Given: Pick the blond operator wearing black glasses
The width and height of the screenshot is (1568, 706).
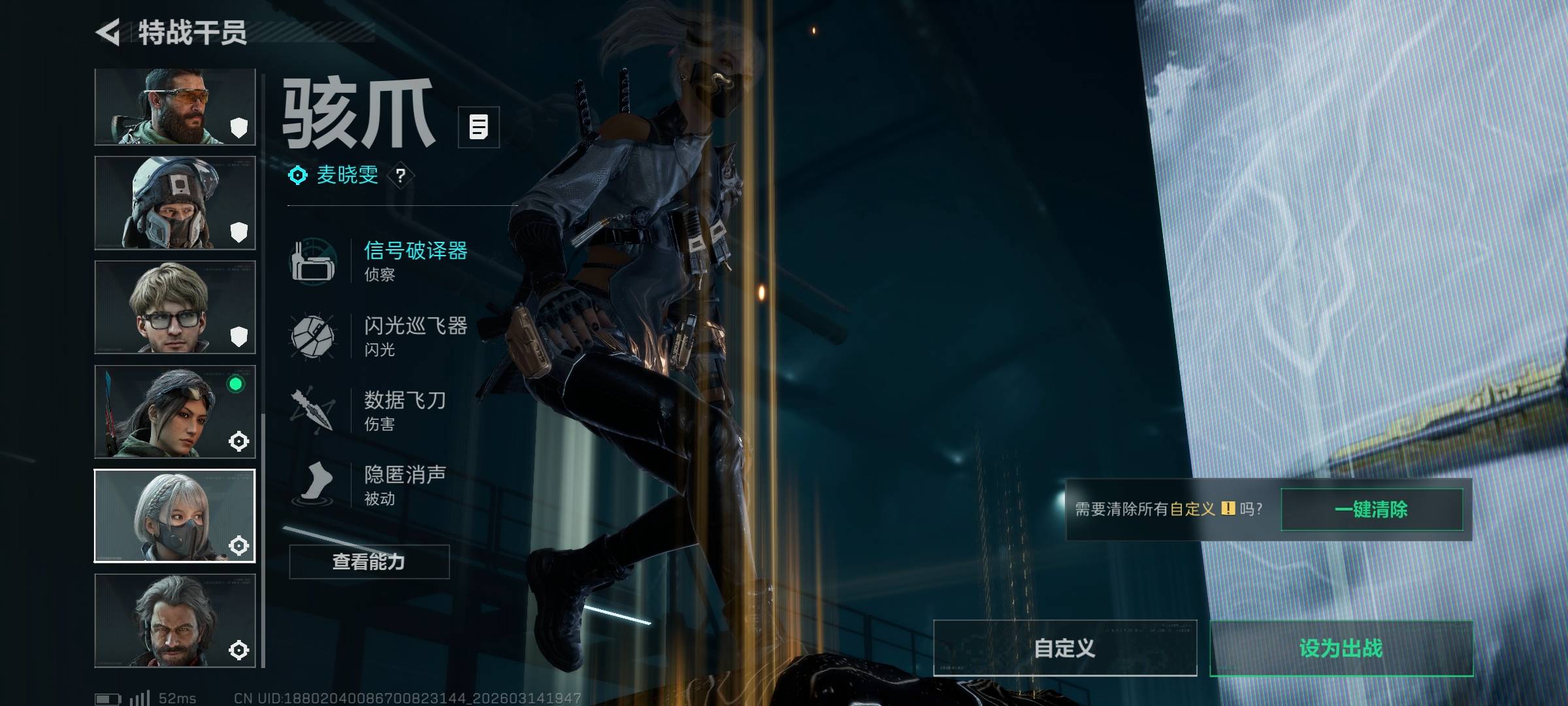Looking at the screenshot, I should pyautogui.click(x=174, y=307).
